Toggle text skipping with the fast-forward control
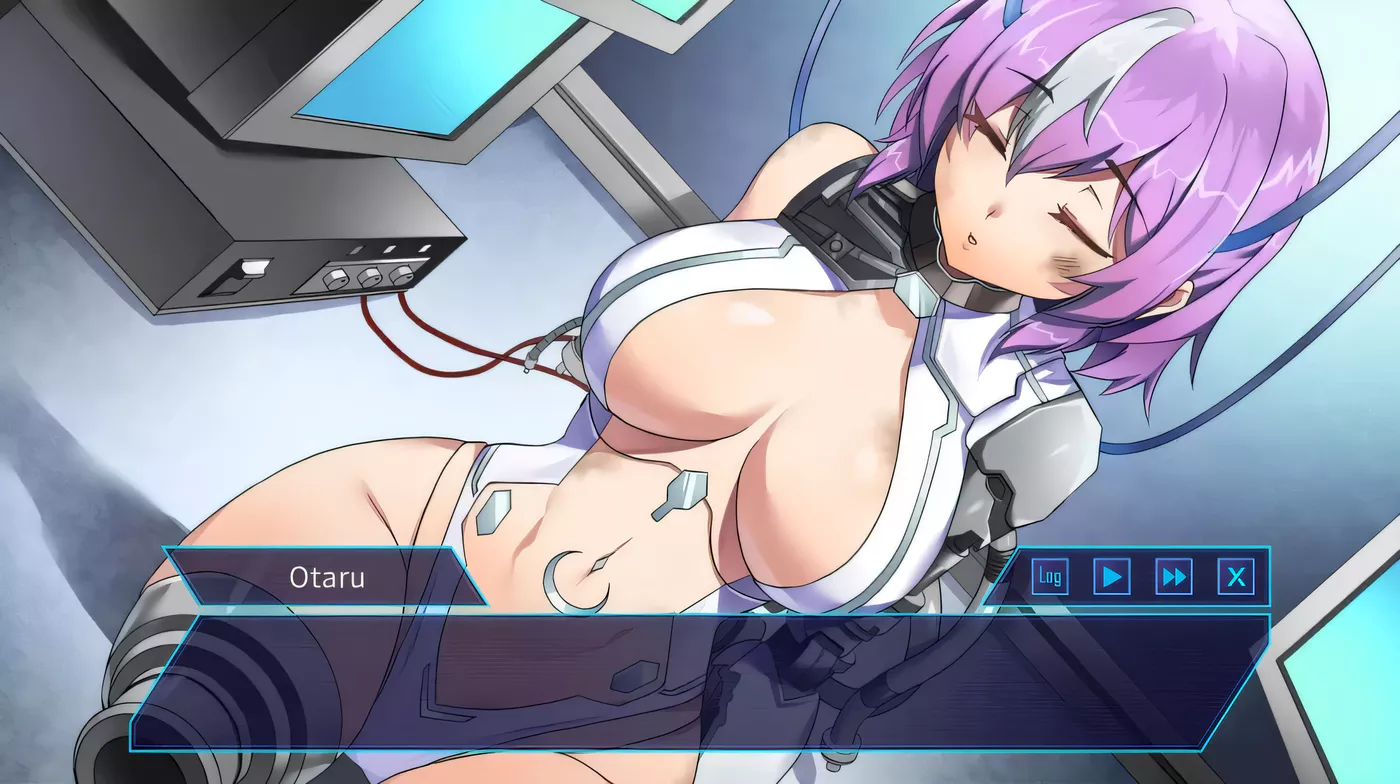Viewport: 1400px width, 784px height. click(x=1175, y=576)
